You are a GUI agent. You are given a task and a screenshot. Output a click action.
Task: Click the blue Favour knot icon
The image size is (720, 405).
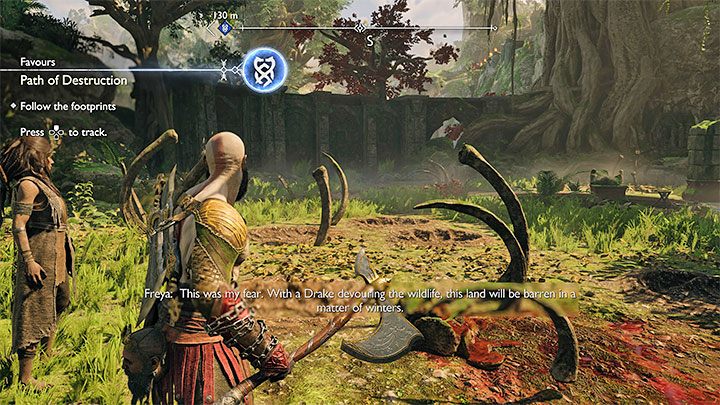tap(264, 68)
